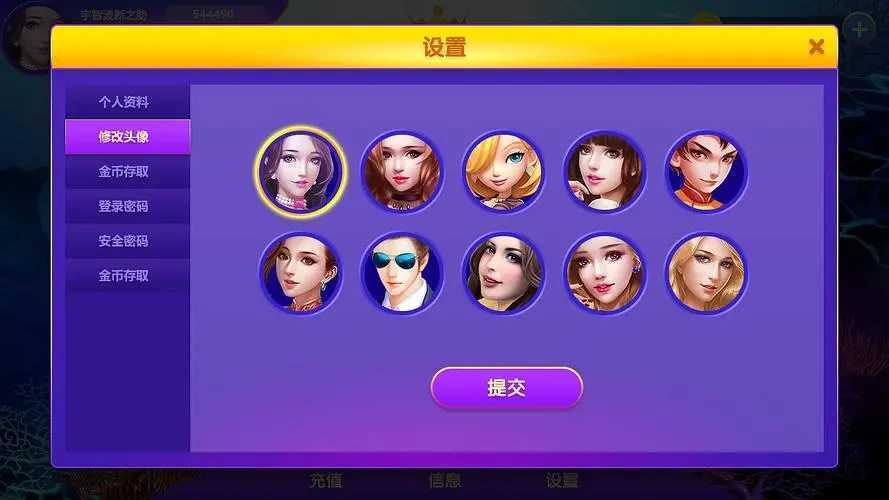Close the 设置 dialog with the X
Image resolution: width=889 pixels, height=500 pixels.
pos(816,47)
